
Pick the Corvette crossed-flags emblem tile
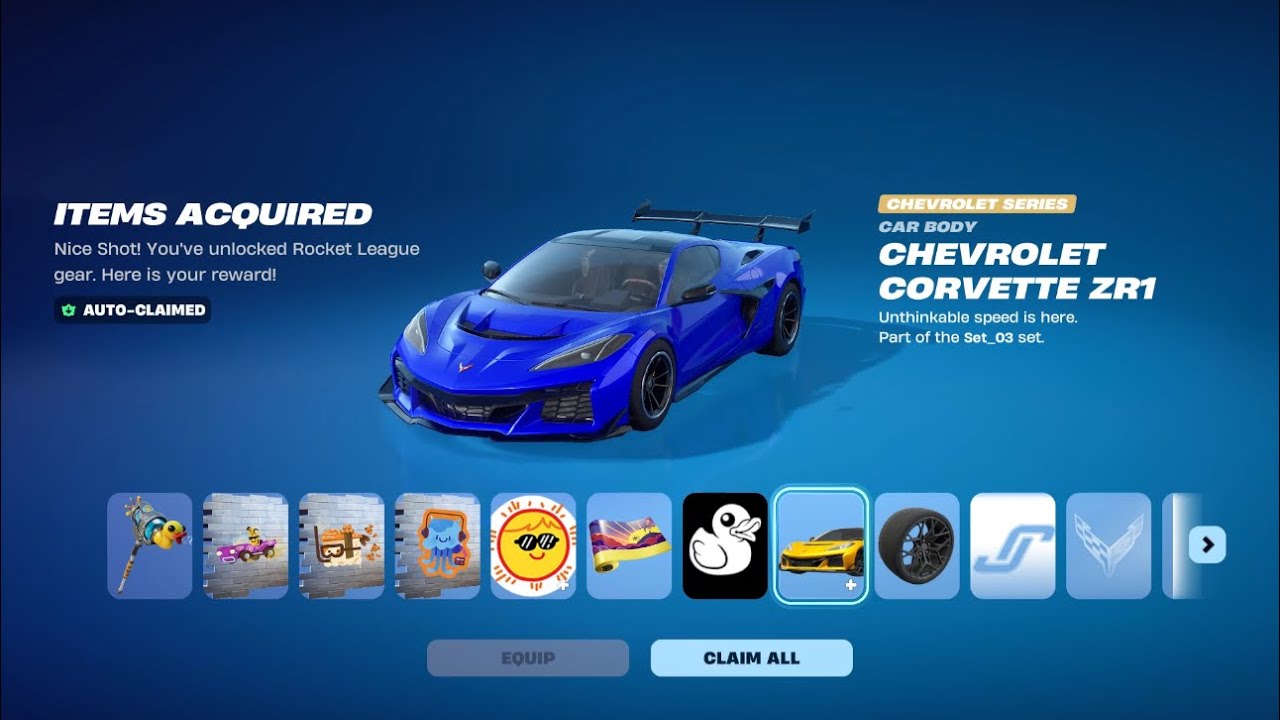coord(1109,546)
